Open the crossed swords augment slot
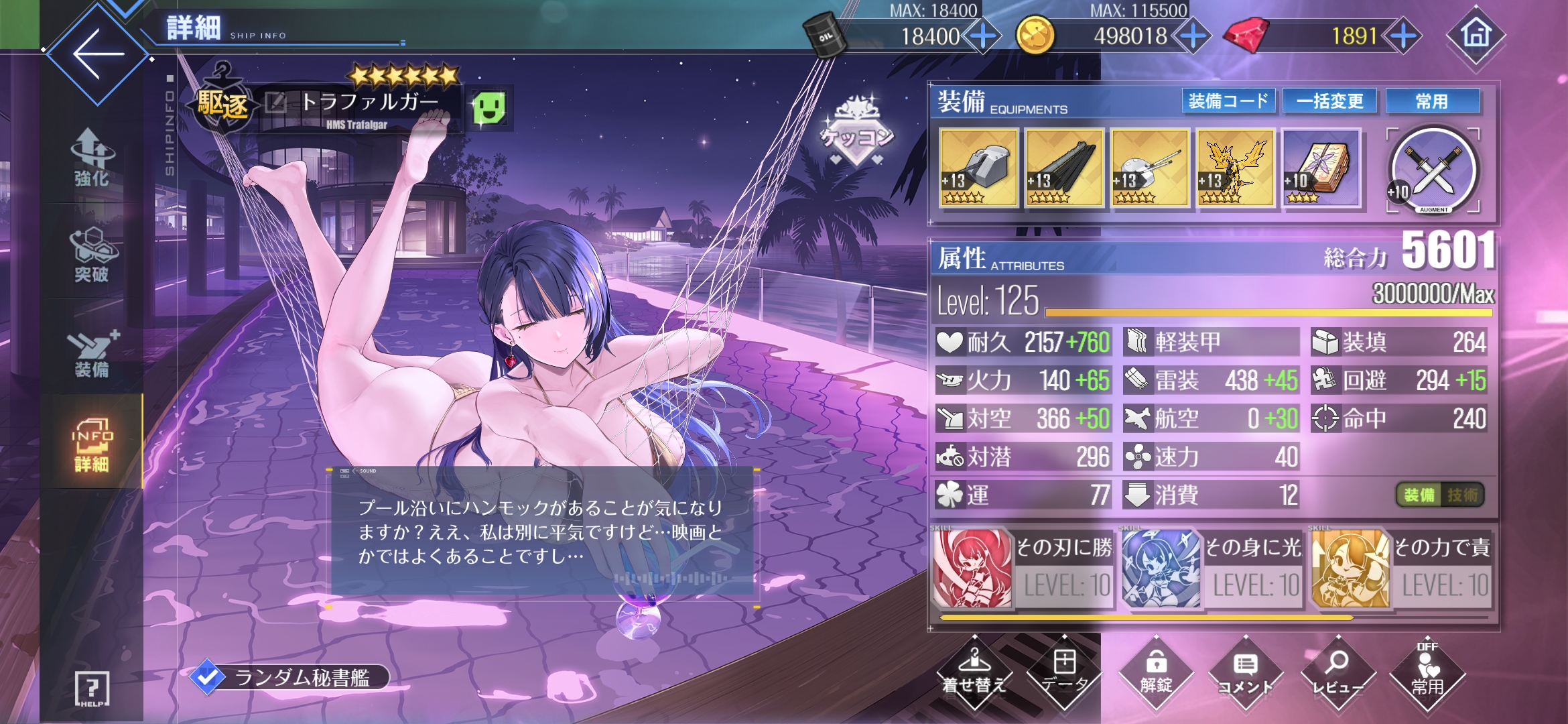The image size is (1568, 724). (1433, 170)
